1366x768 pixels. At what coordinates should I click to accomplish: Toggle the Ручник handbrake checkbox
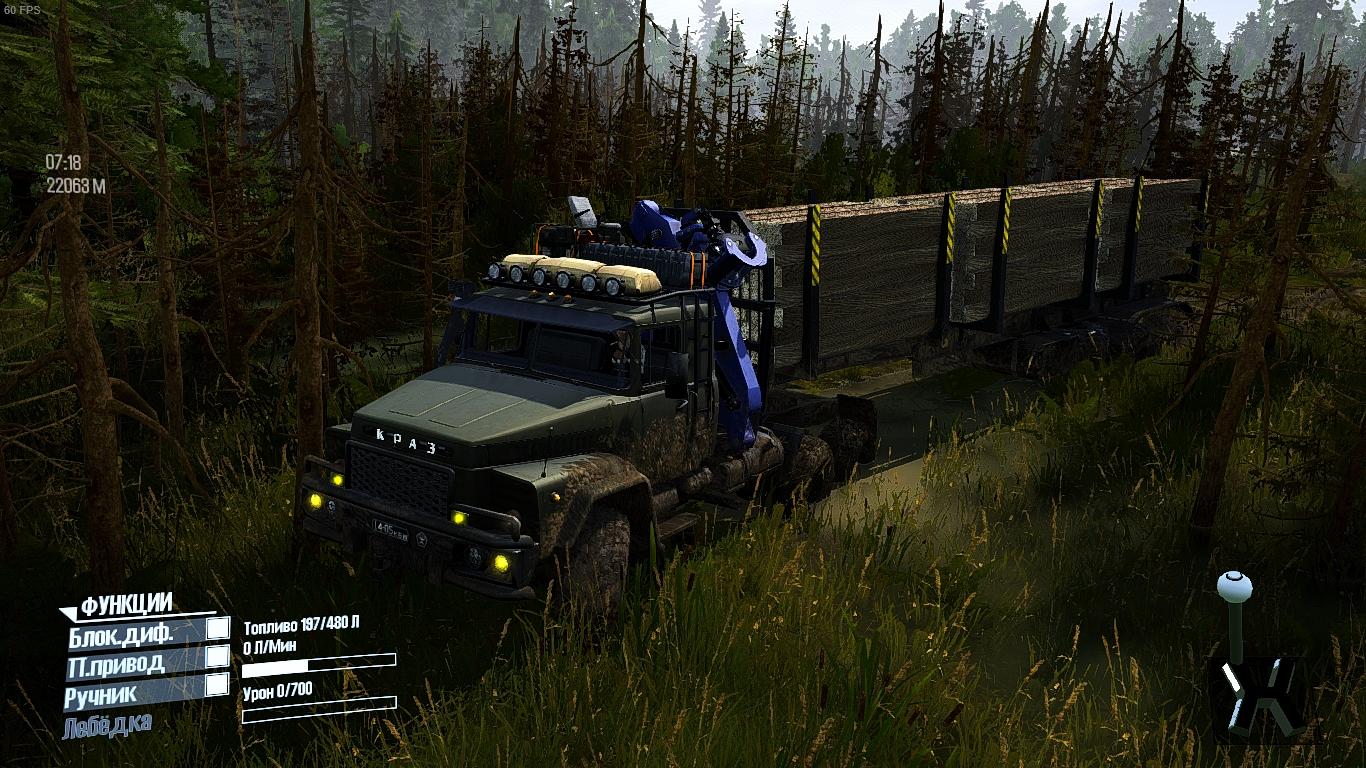217,685
